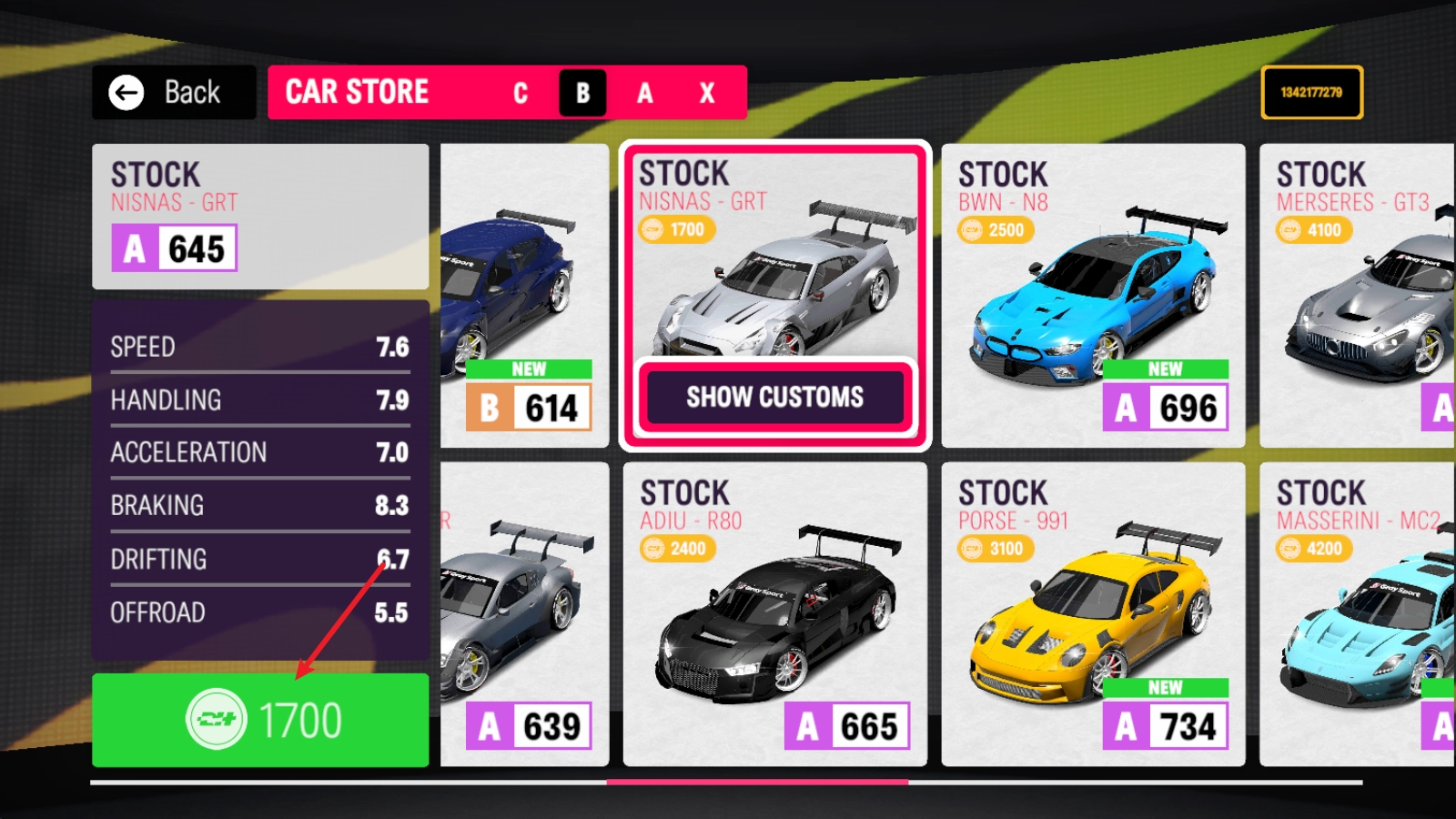Switch to the A class tab
This screenshot has height=819, width=1456.
pos(644,93)
